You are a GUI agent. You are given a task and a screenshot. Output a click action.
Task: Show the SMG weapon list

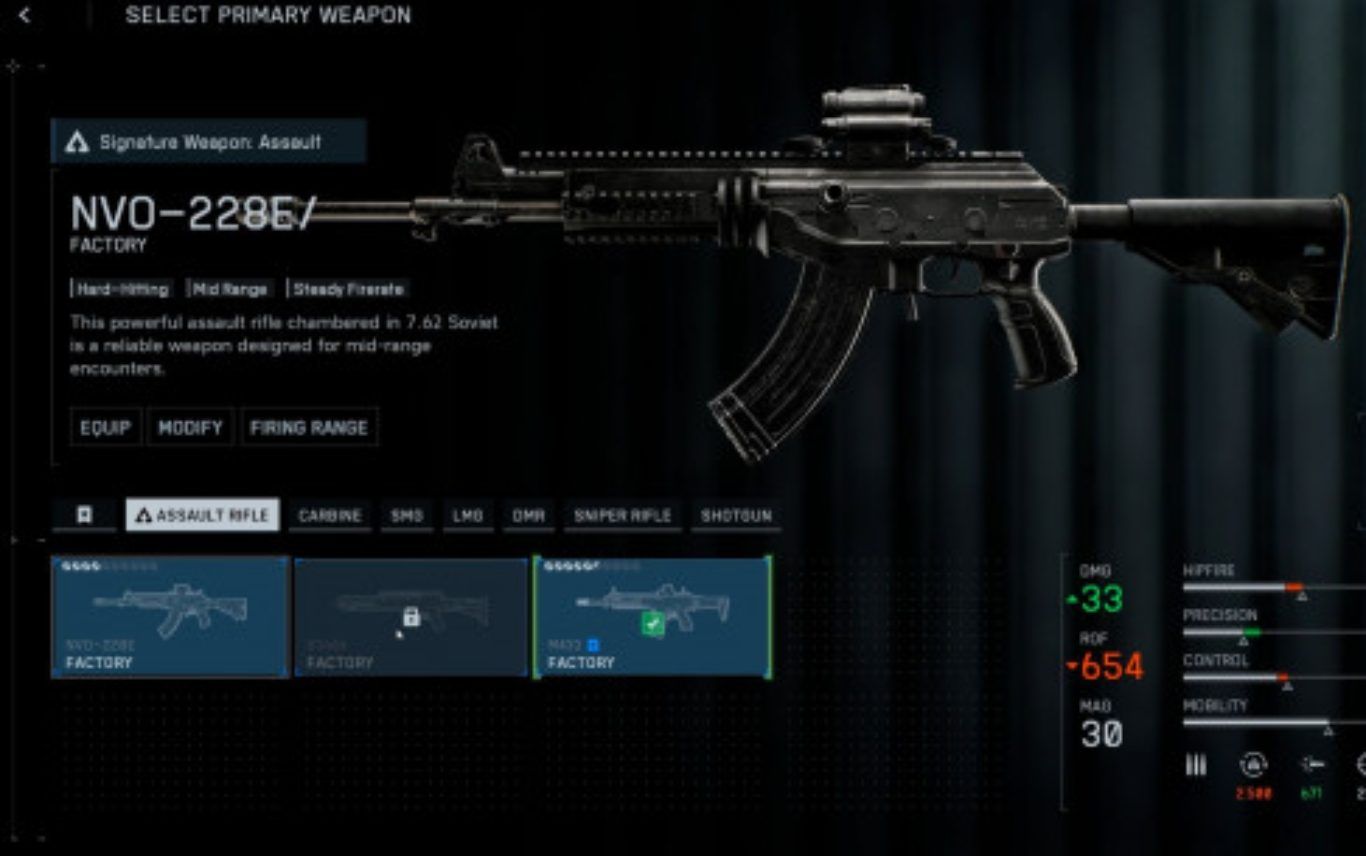point(407,516)
